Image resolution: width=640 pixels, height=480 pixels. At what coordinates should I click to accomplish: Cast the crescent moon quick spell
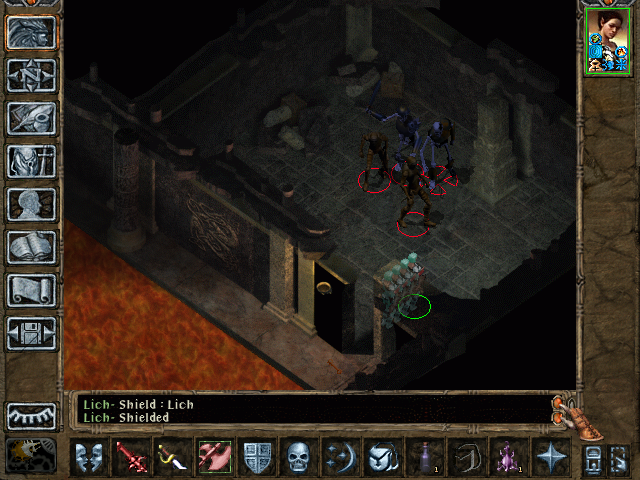[x=341, y=458]
